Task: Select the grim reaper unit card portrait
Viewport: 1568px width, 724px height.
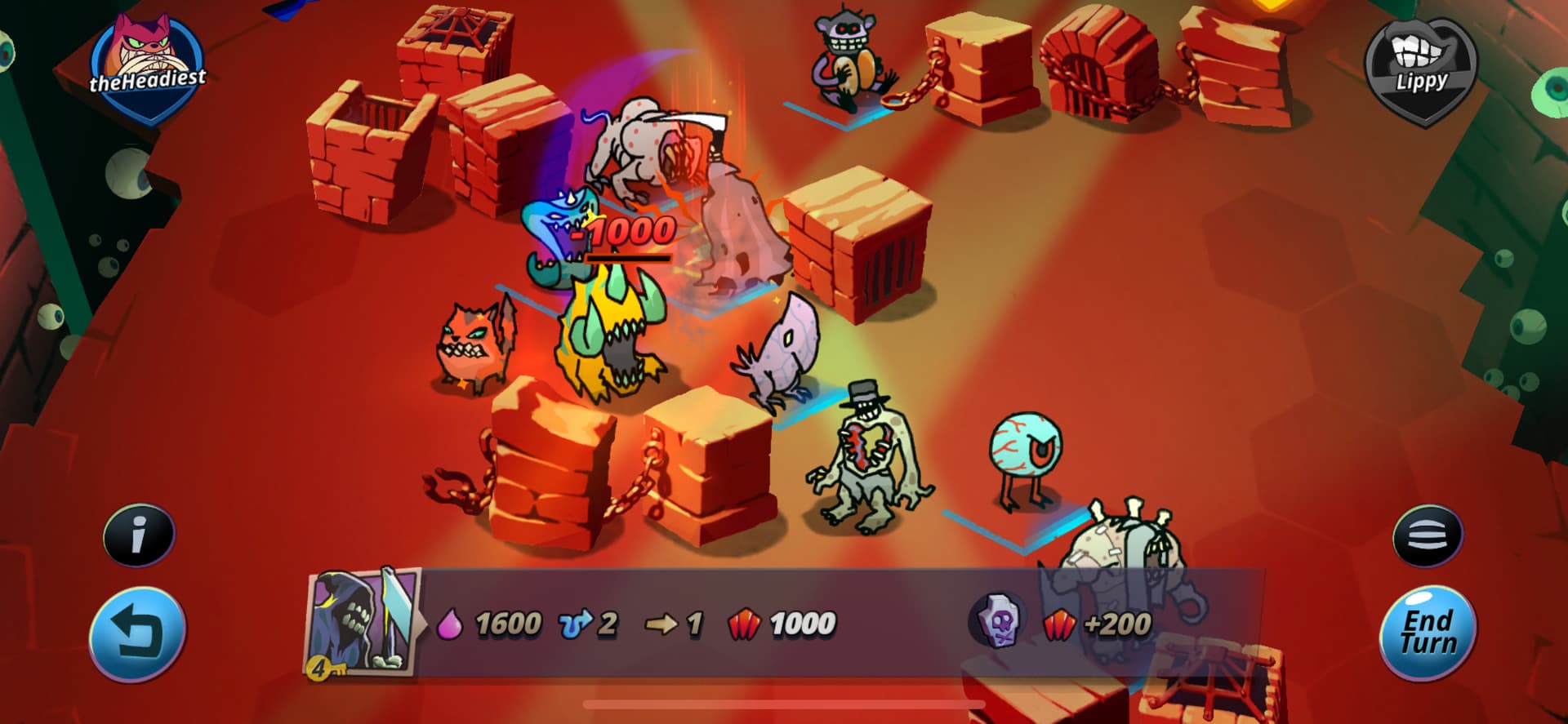Action: [363, 623]
